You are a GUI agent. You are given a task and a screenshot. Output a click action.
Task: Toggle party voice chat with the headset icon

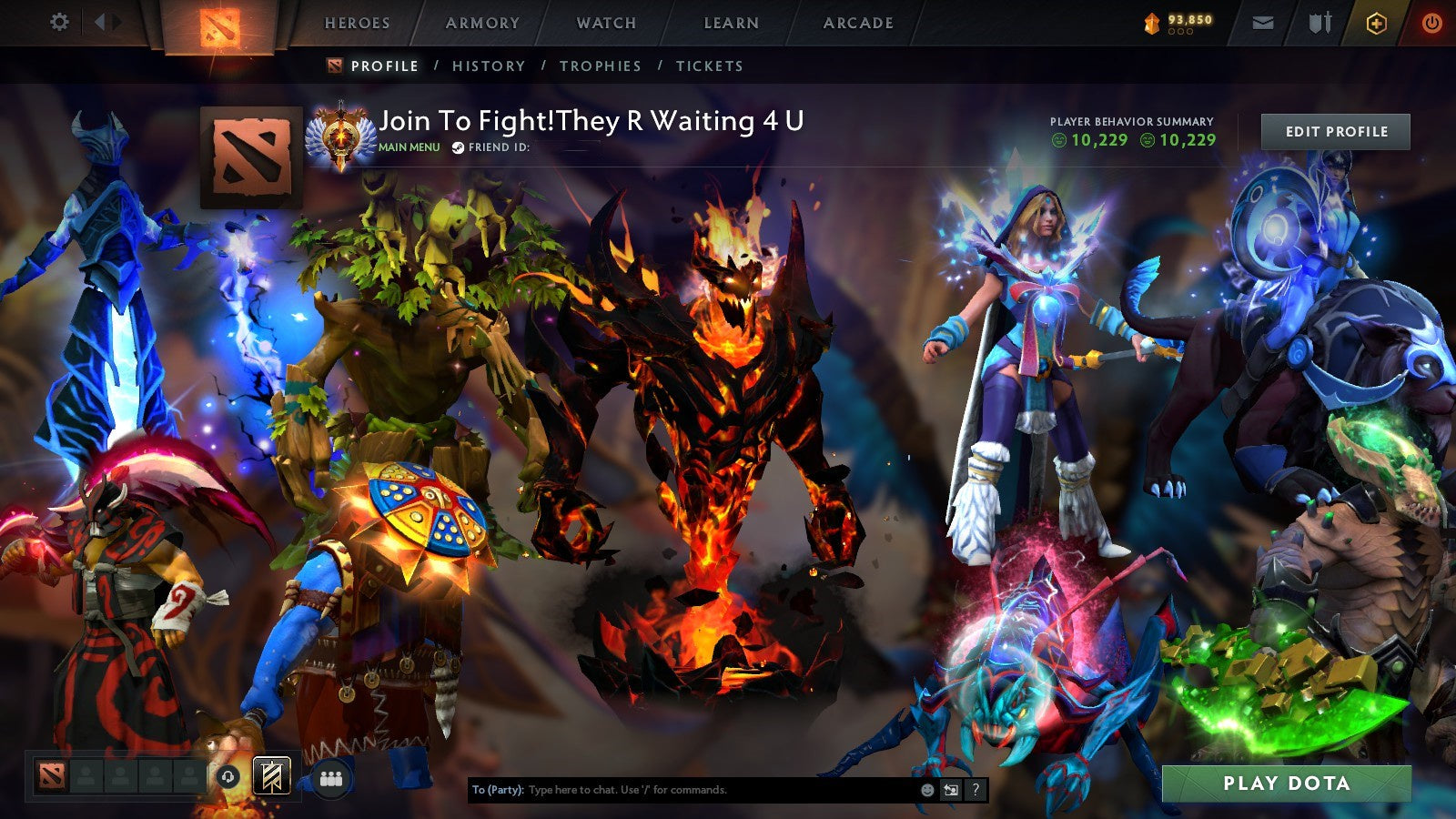[227, 777]
